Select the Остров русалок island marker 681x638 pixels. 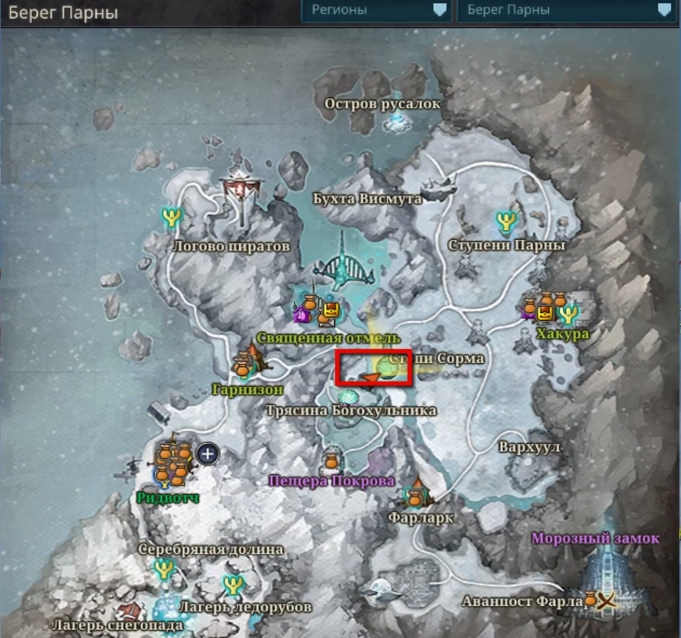(x=398, y=122)
